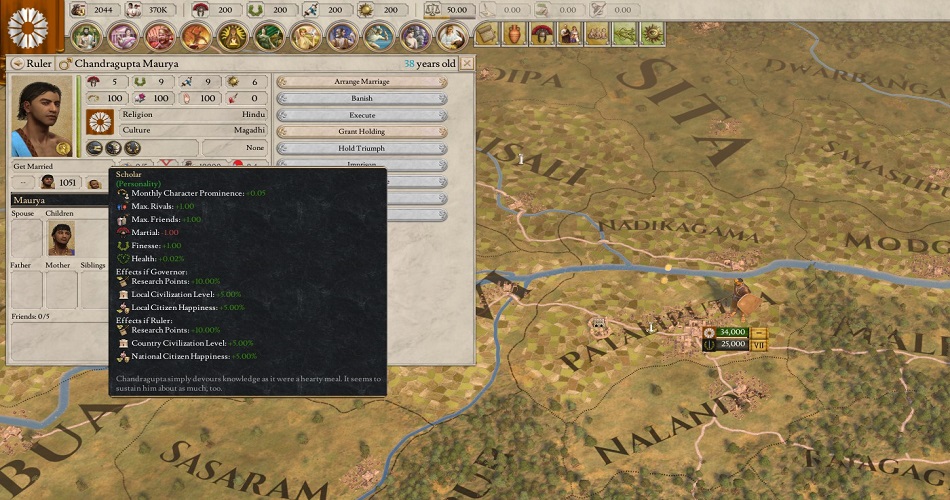Click the Hindu religion wheel icon

point(99,122)
